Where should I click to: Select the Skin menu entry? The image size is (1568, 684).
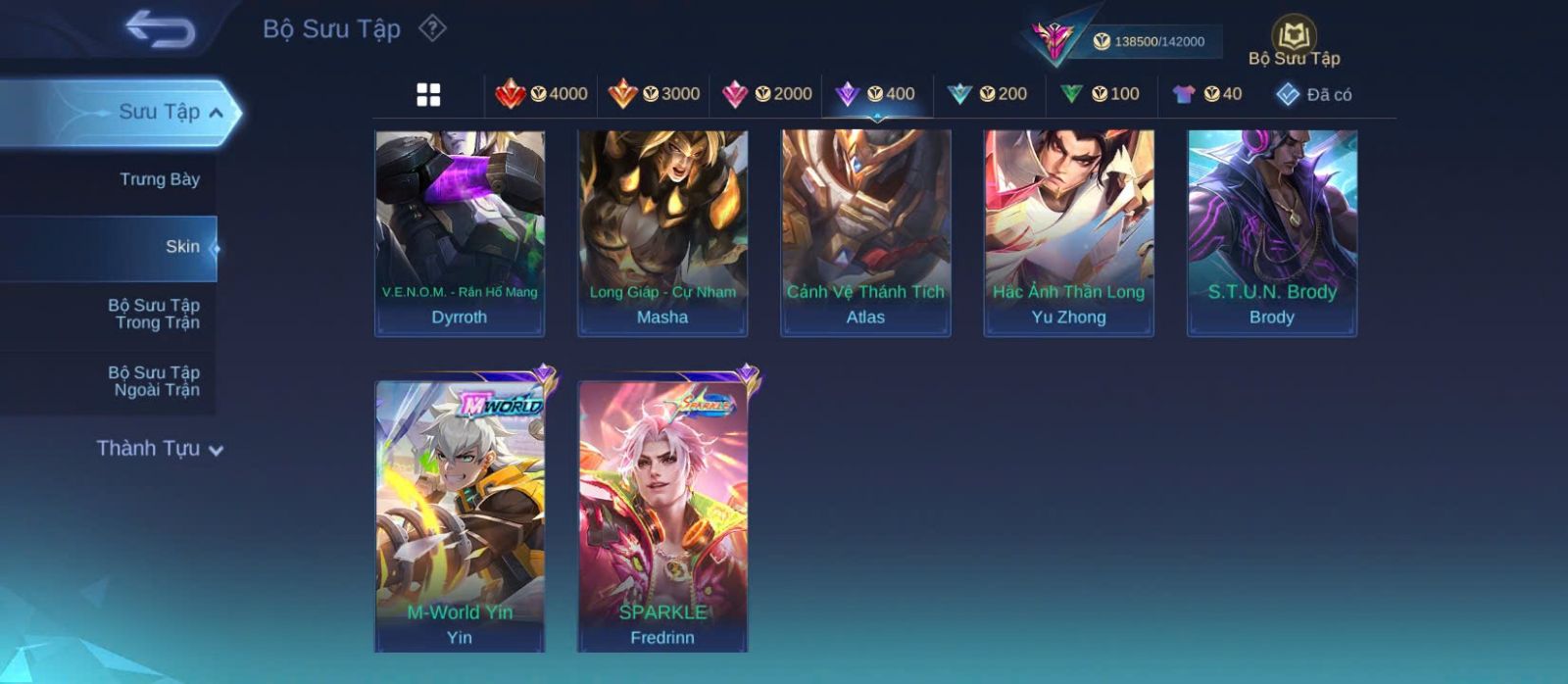181,247
